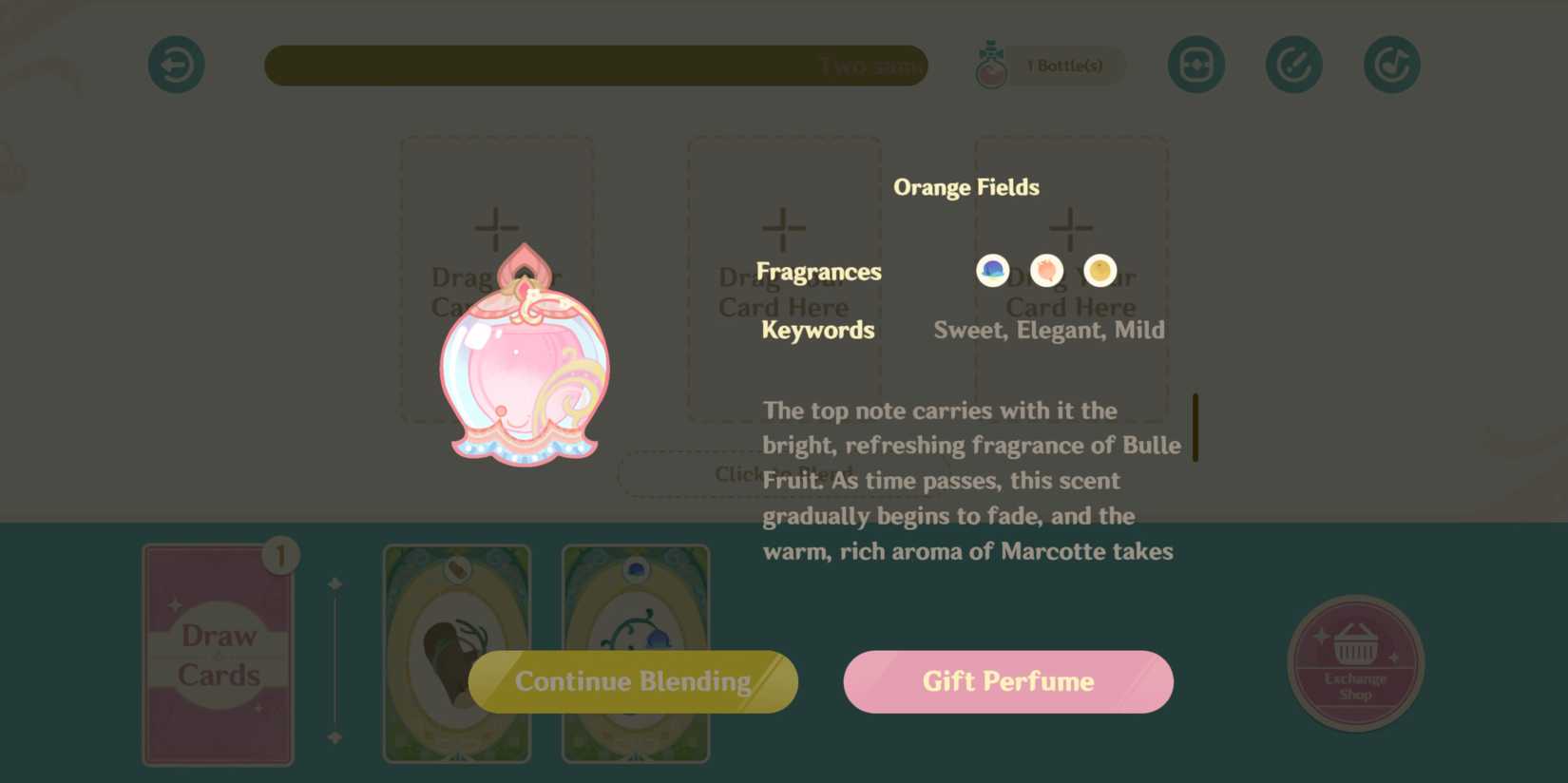Select the leaf fragrance card in the tray
Screen dimensions: 1568x783
[457, 656]
